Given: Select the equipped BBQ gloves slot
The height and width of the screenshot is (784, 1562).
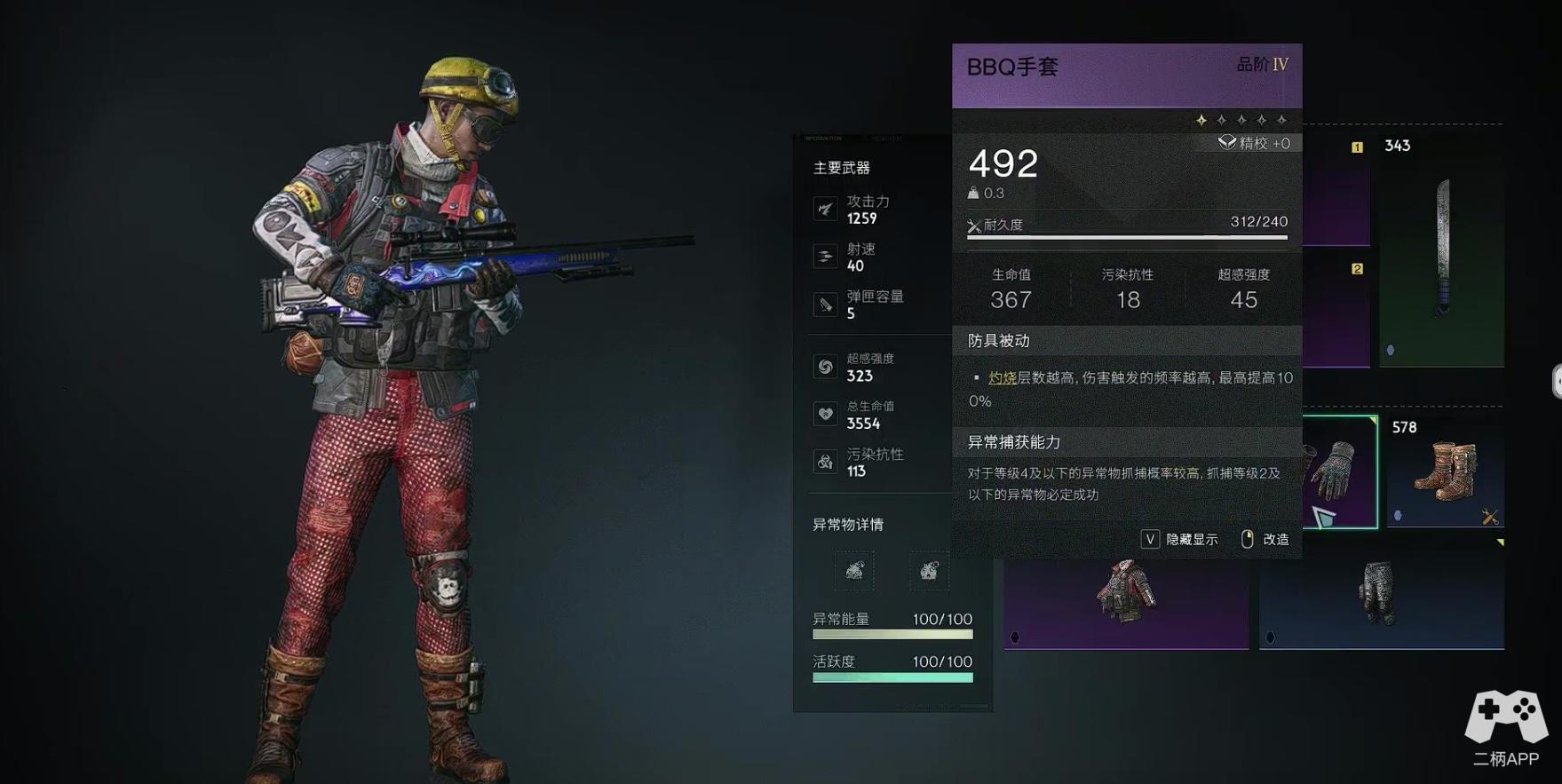Looking at the screenshot, I should point(1339,472).
